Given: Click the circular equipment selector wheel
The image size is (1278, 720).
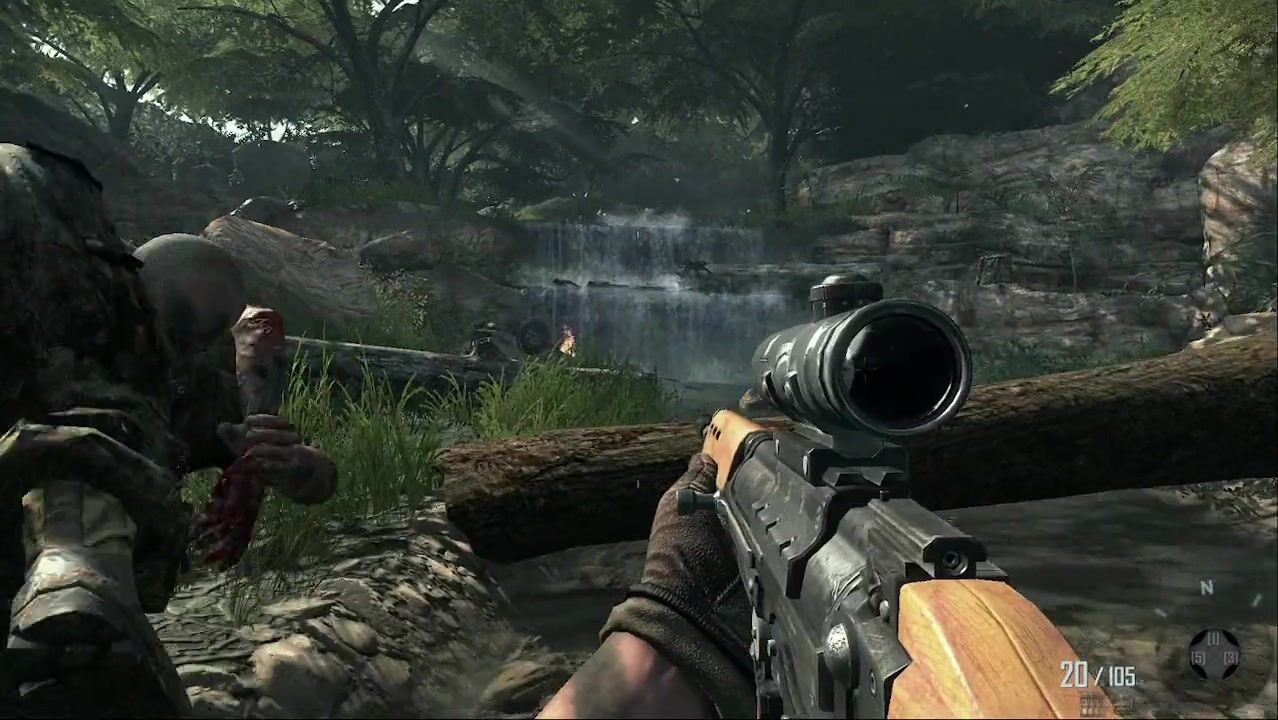Looking at the screenshot, I should [x=1213, y=654].
